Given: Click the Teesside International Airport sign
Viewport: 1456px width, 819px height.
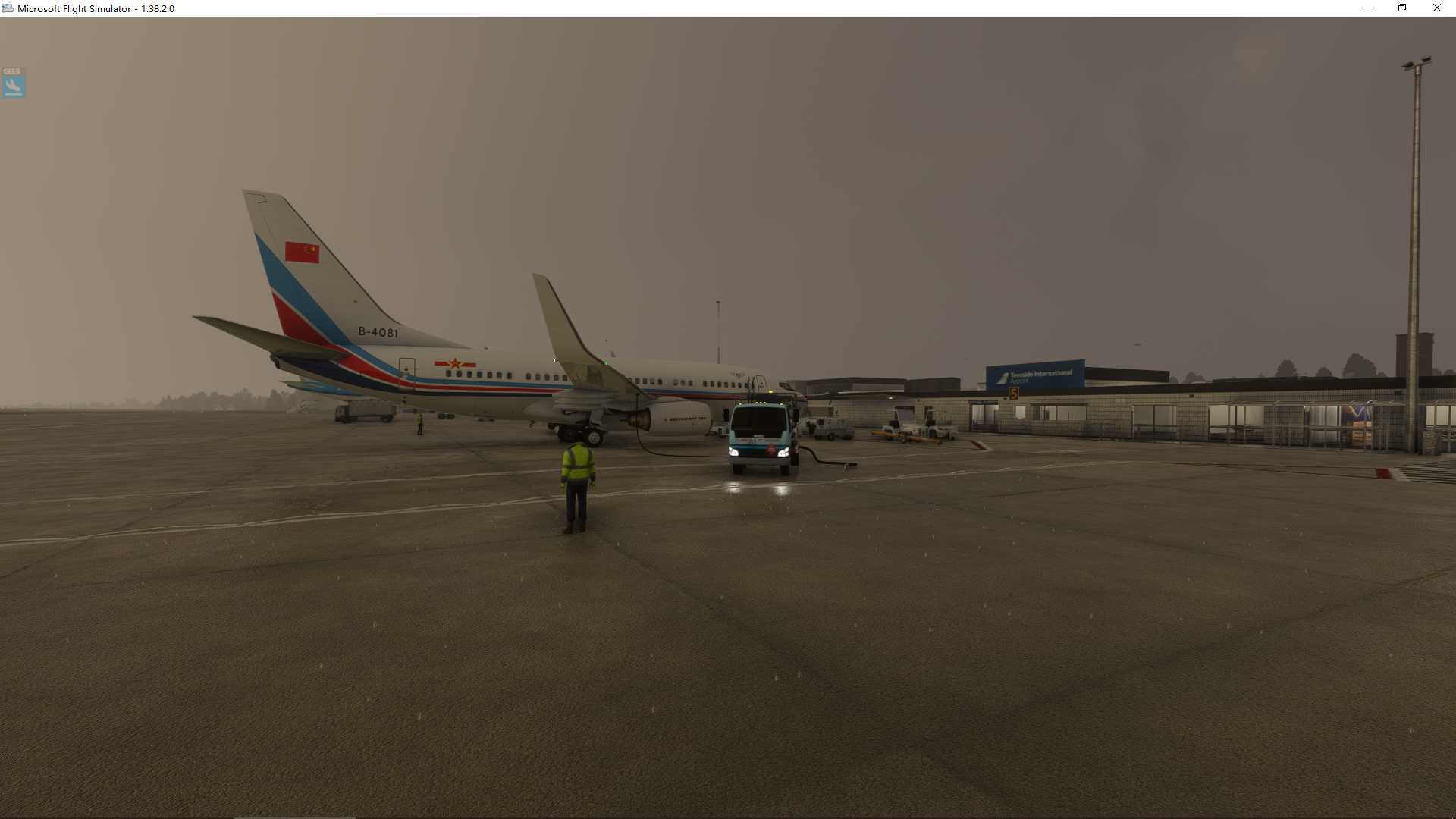Looking at the screenshot, I should (1037, 372).
